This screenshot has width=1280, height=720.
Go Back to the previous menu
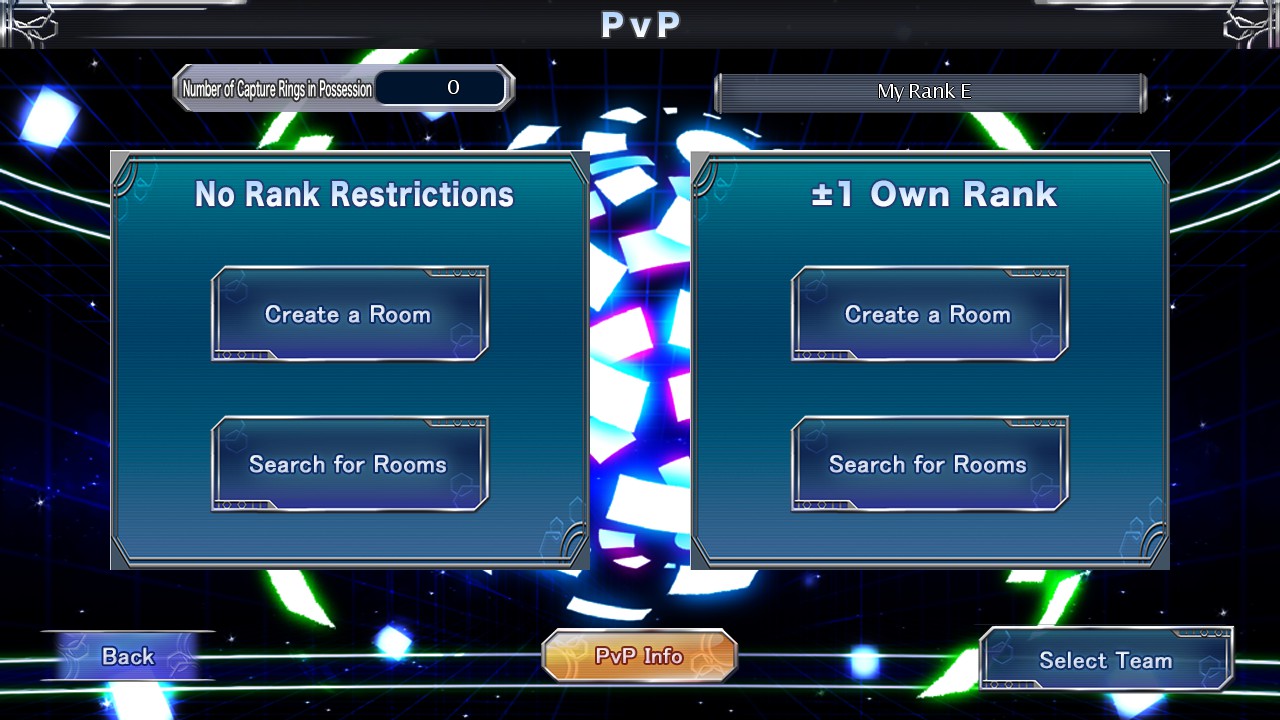point(129,656)
